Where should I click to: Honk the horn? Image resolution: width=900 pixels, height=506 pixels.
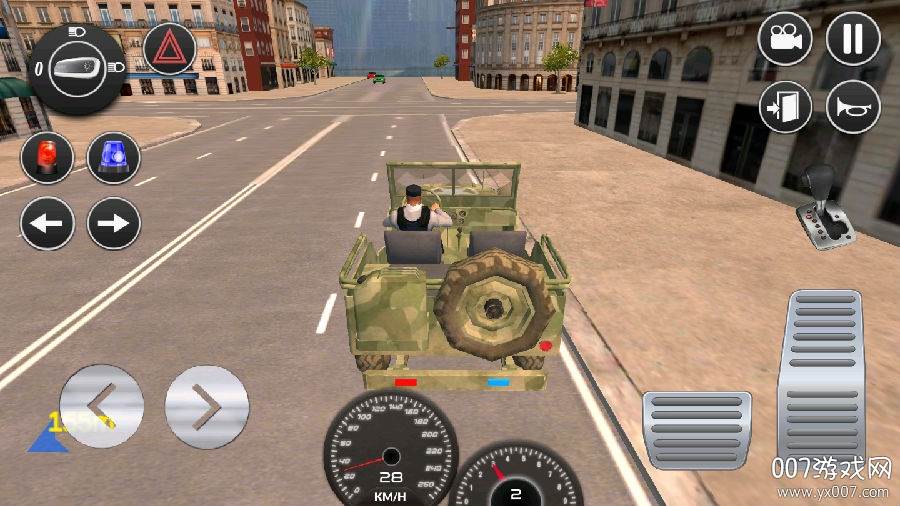(x=853, y=106)
